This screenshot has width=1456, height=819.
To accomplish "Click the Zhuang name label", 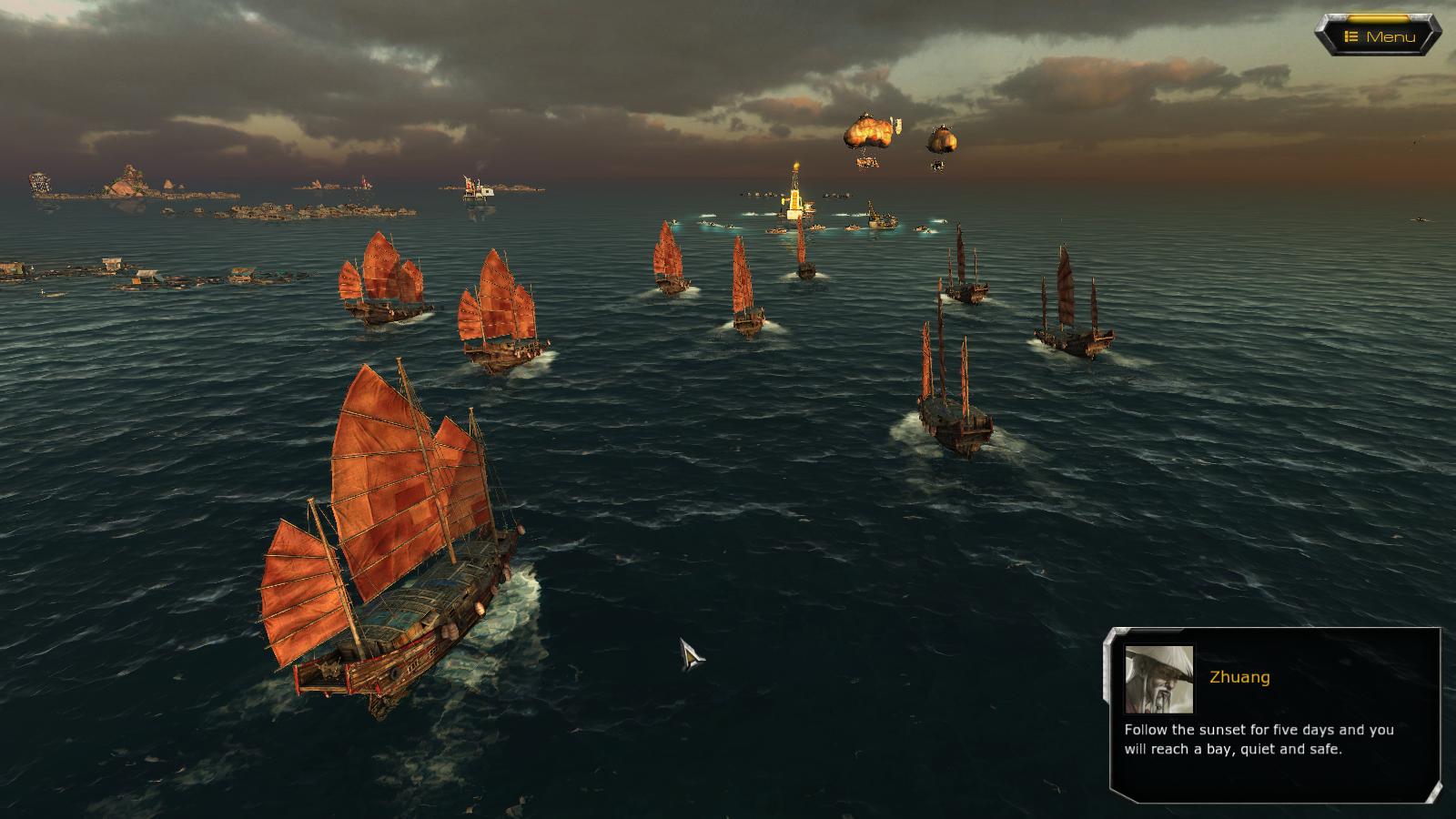I will click(1239, 676).
